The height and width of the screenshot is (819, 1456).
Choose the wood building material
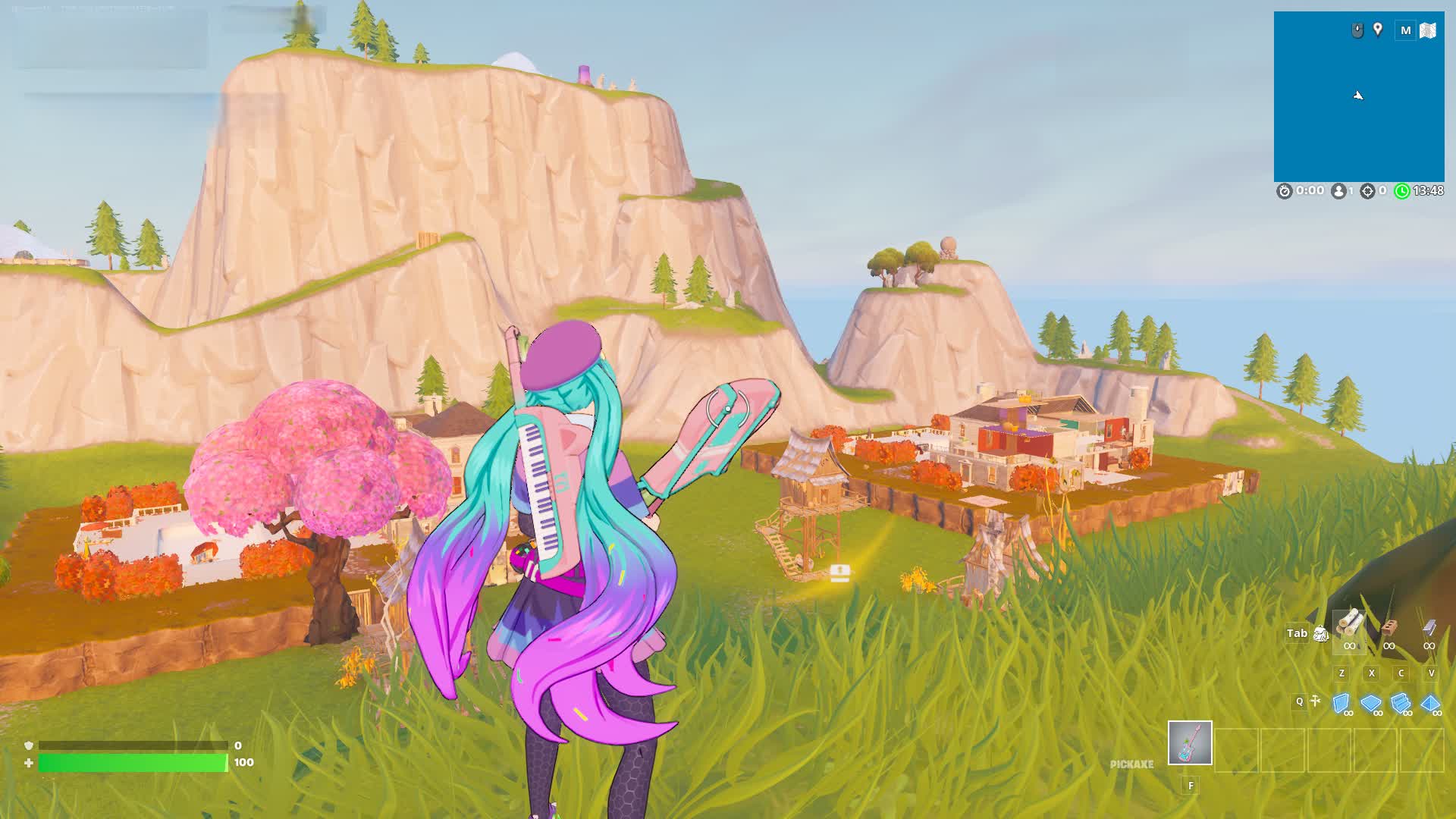coord(1349,626)
